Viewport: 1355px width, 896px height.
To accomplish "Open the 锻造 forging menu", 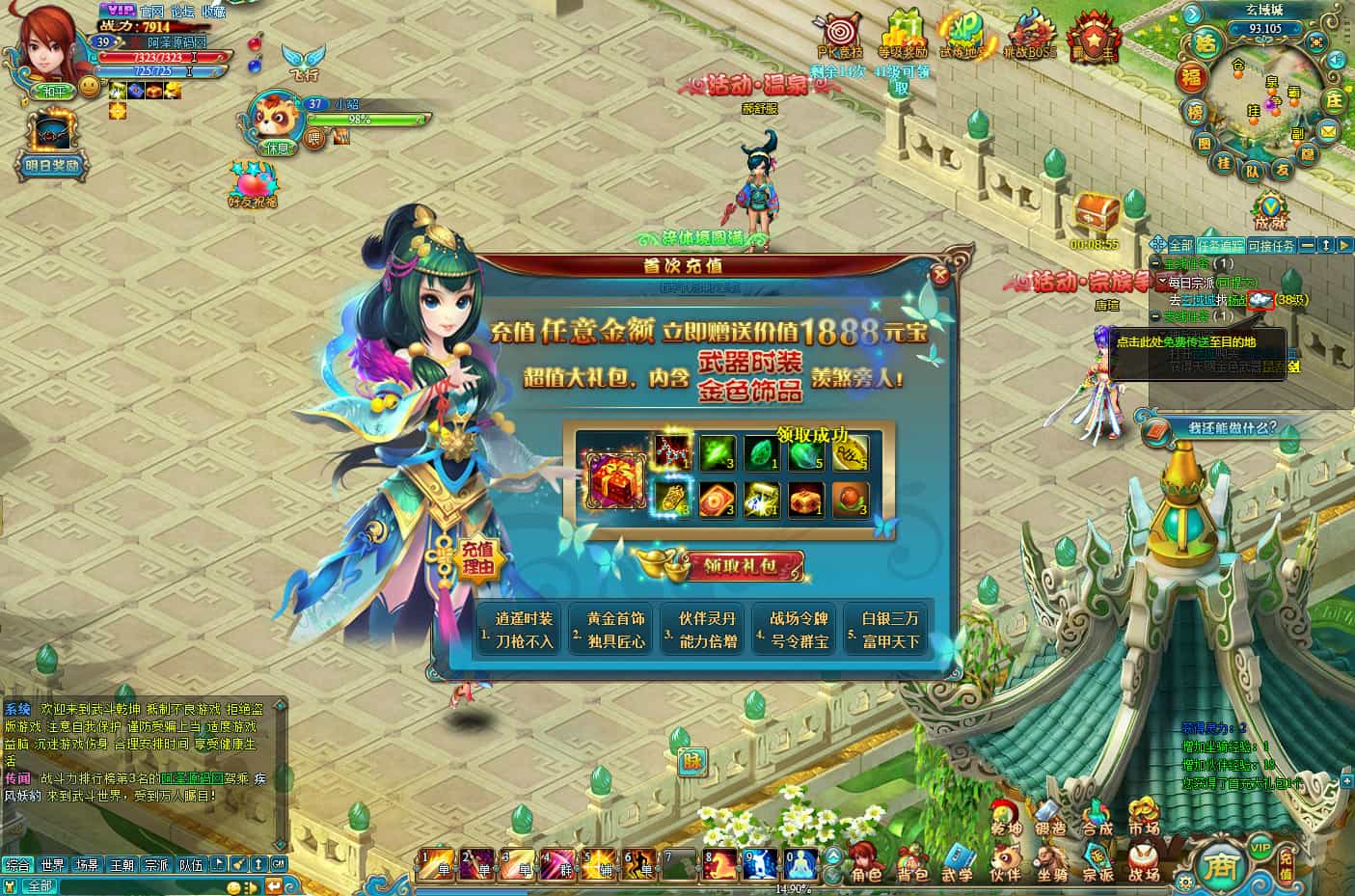I will (x=1050, y=816).
